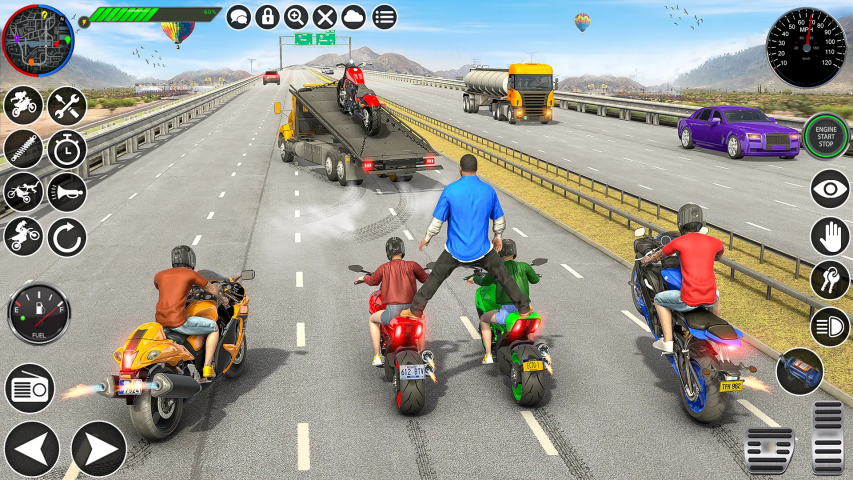This screenshot has width=853, height=480.
Task: Open the chat bubbles button
Action: pos(239,17)
